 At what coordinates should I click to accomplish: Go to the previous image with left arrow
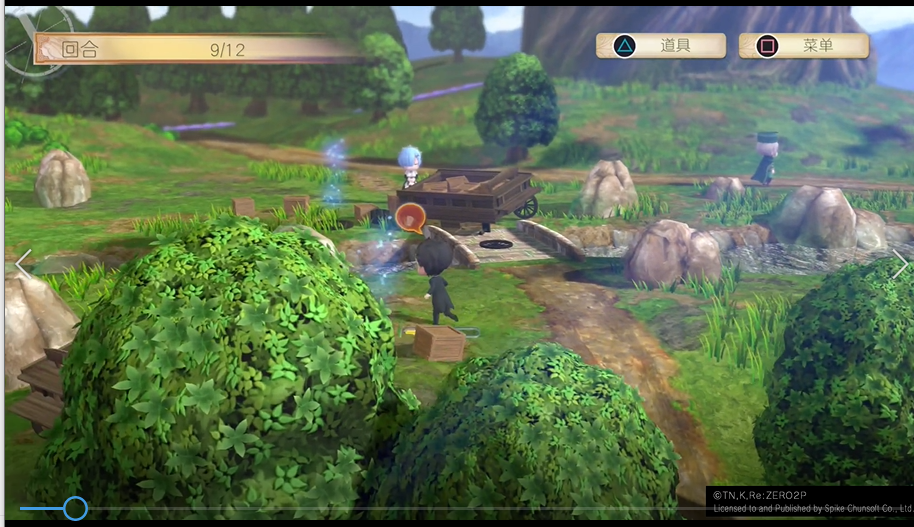click(23, 264)
